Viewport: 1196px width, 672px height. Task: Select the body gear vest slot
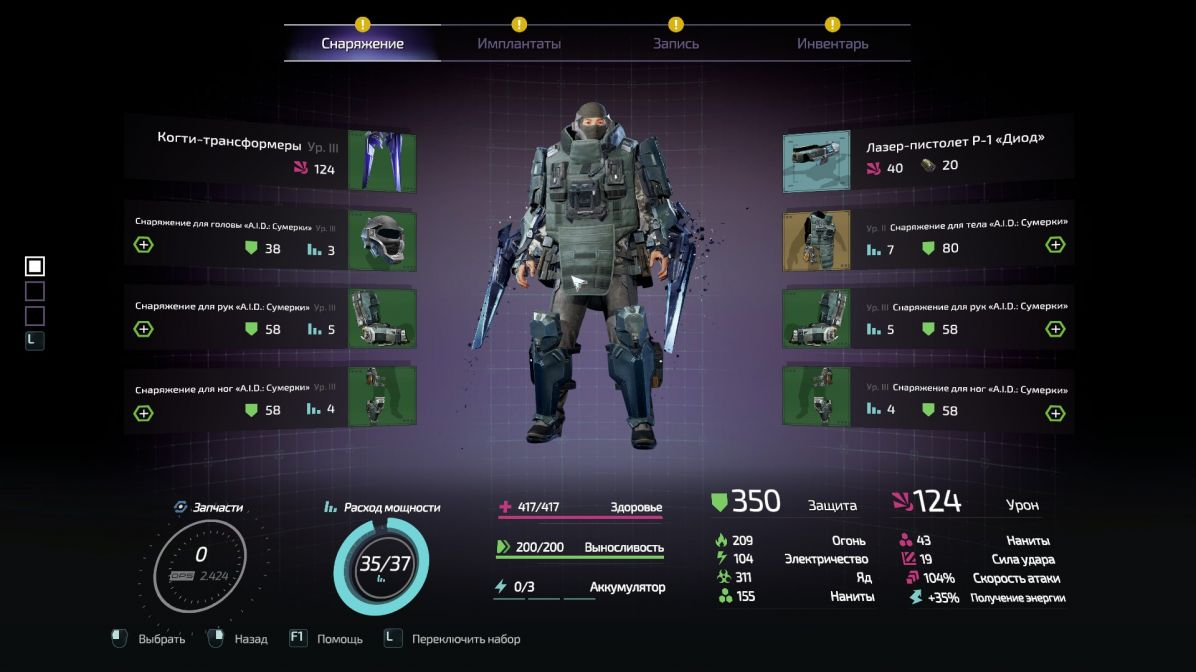click(x=817, y=240)
